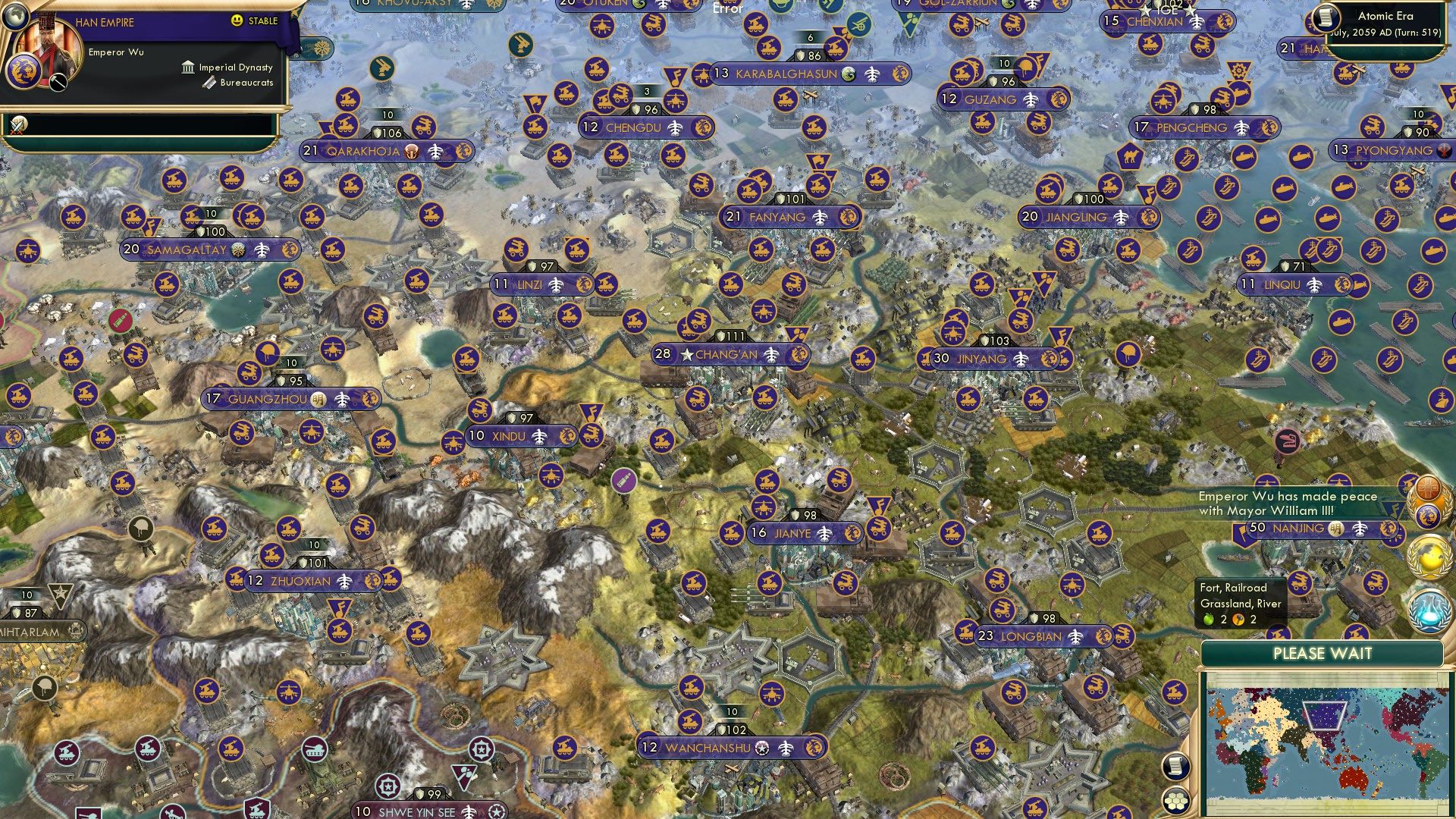Image resolution: width=1456 pixels, height=819 pixels.
Task: Open the notification log scroll beside the minimap
Action: (x=1175, y=767)
